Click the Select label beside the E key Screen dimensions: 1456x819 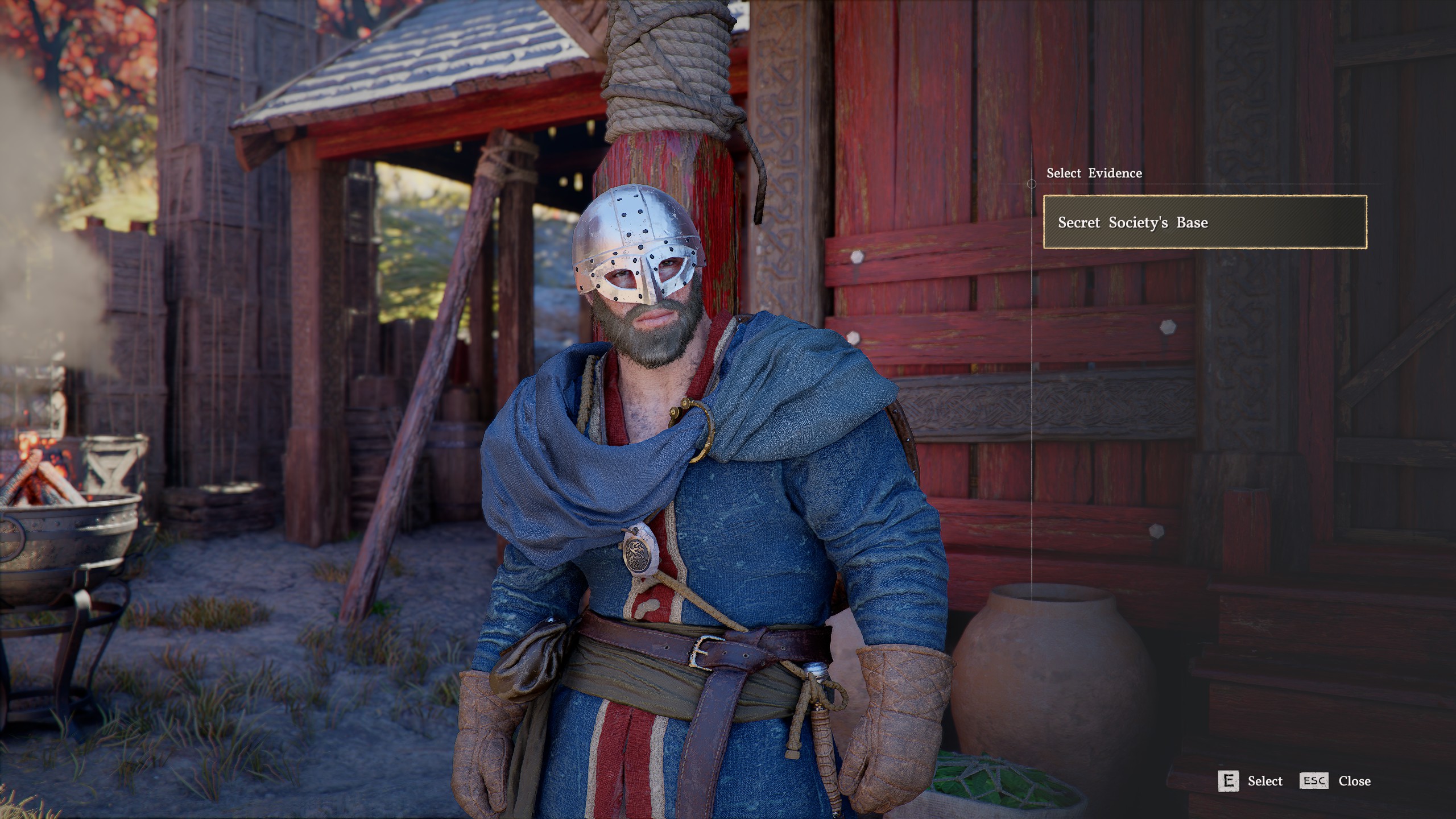(1265, 781)
